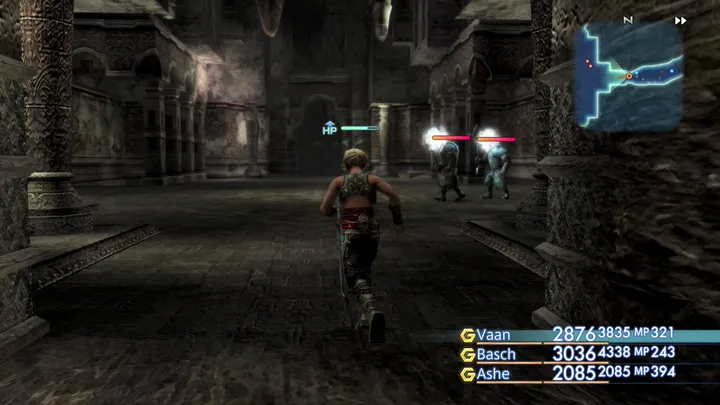Choose Basch's party row

point(500,354)
